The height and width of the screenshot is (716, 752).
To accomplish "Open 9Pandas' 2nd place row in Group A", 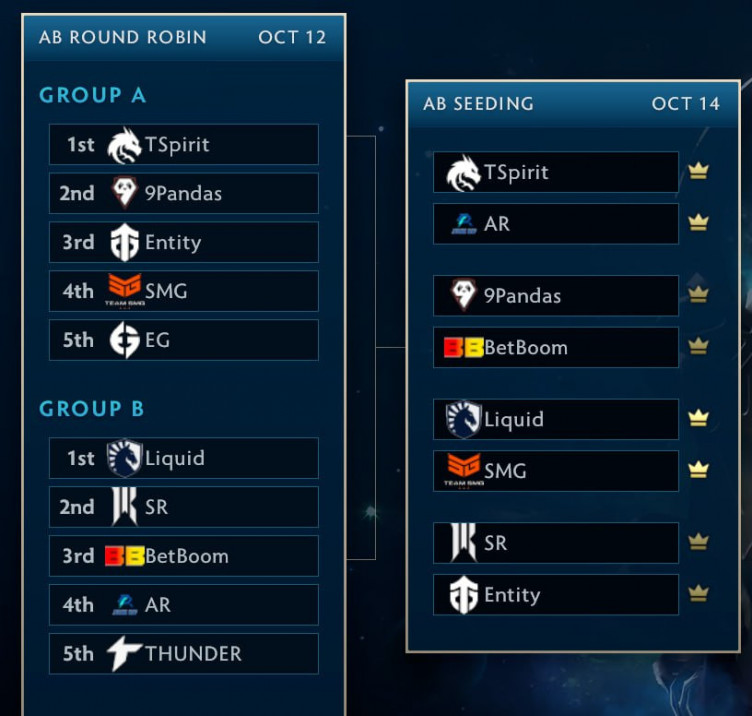I will [x=184, y=194].
